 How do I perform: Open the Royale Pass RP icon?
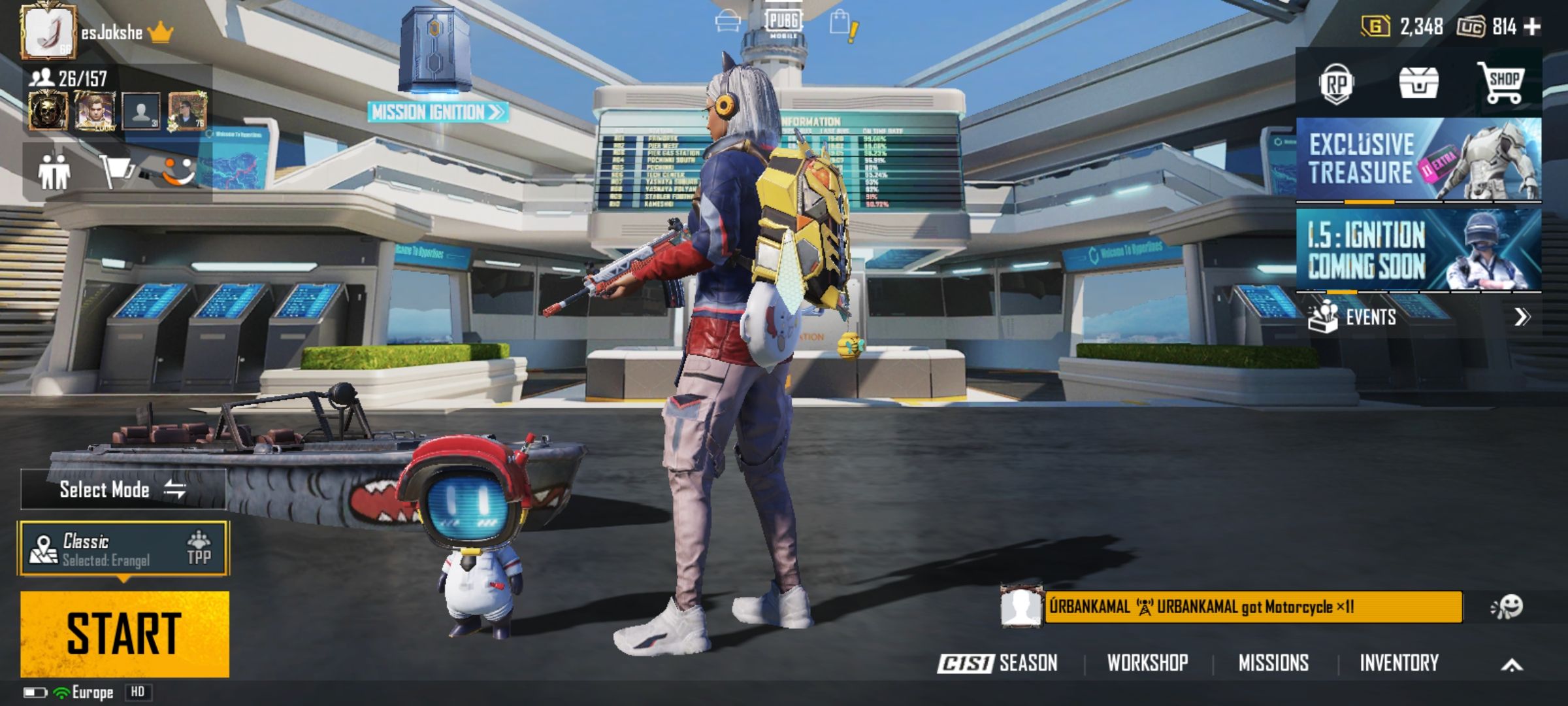[1335, 84]
